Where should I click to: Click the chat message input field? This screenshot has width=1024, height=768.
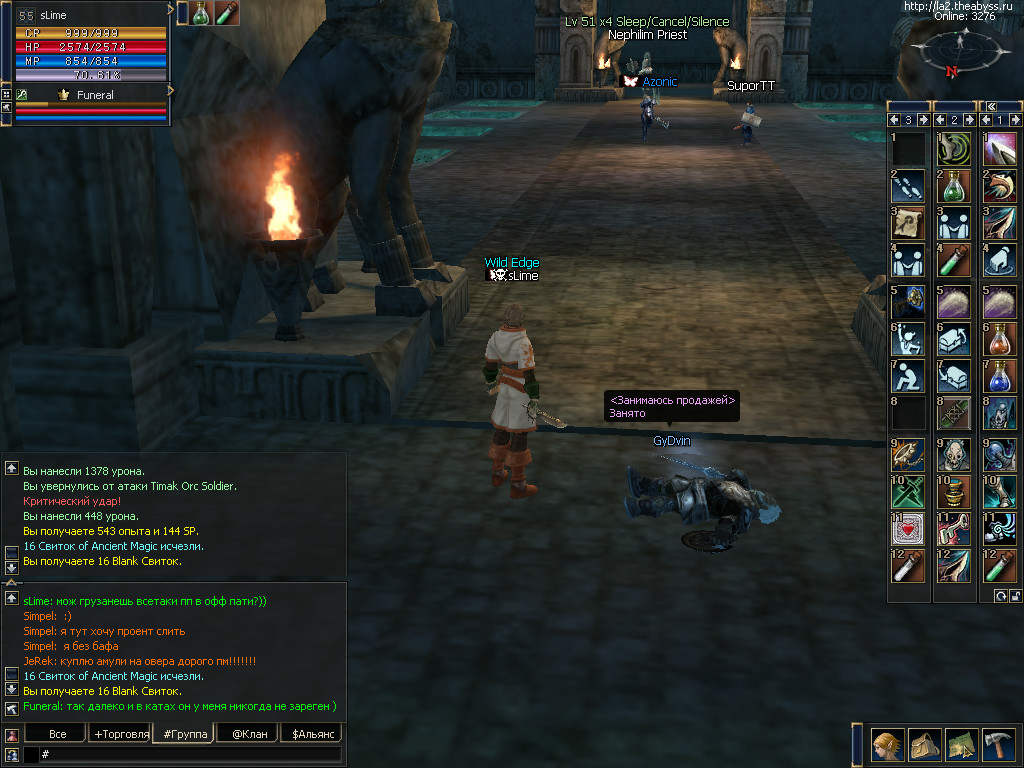[190, 754]
